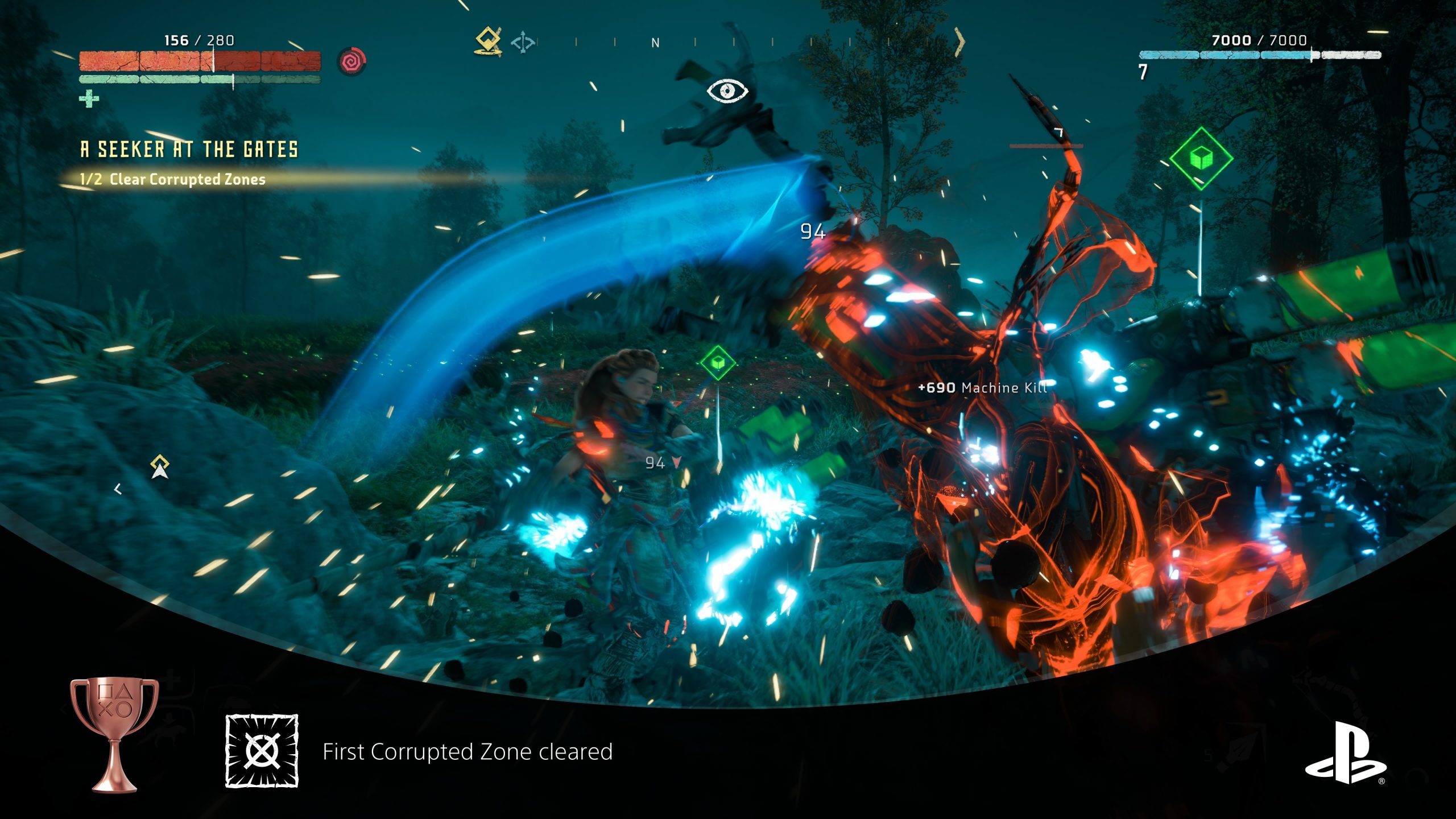Open the First Corrupted Zone cleared trophy notification

click(x=468, y=752)
